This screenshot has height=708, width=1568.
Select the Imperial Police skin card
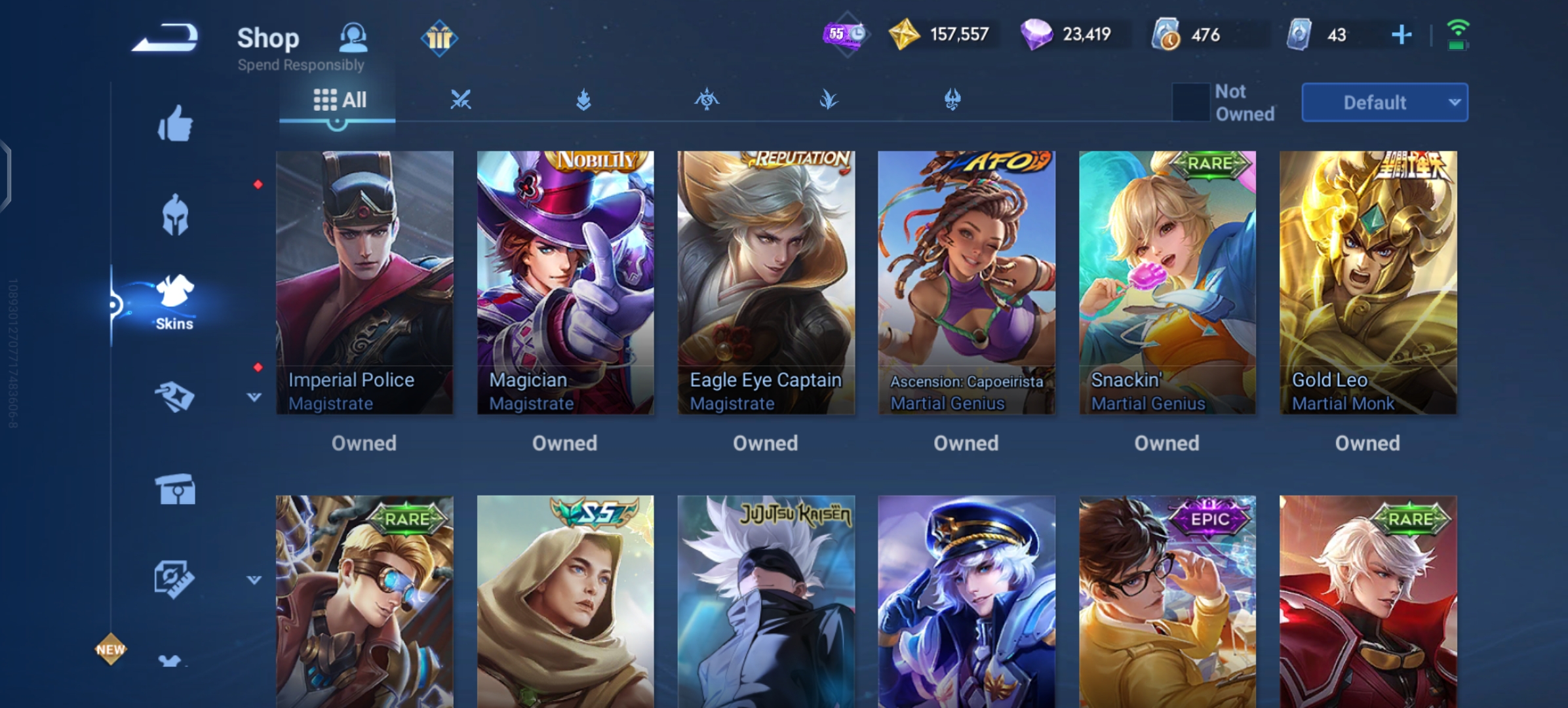tap(364, 283)
